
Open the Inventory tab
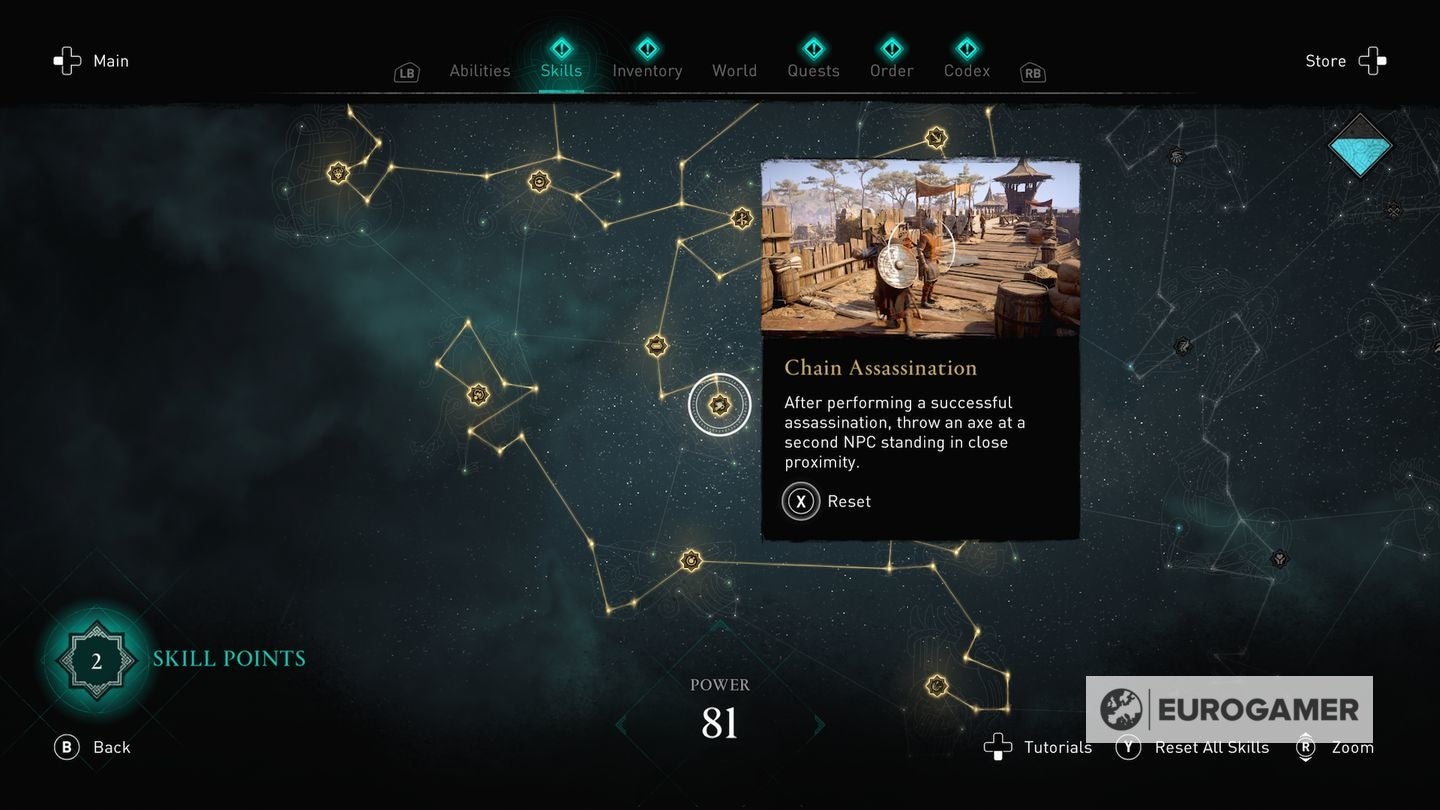[647, 70]
